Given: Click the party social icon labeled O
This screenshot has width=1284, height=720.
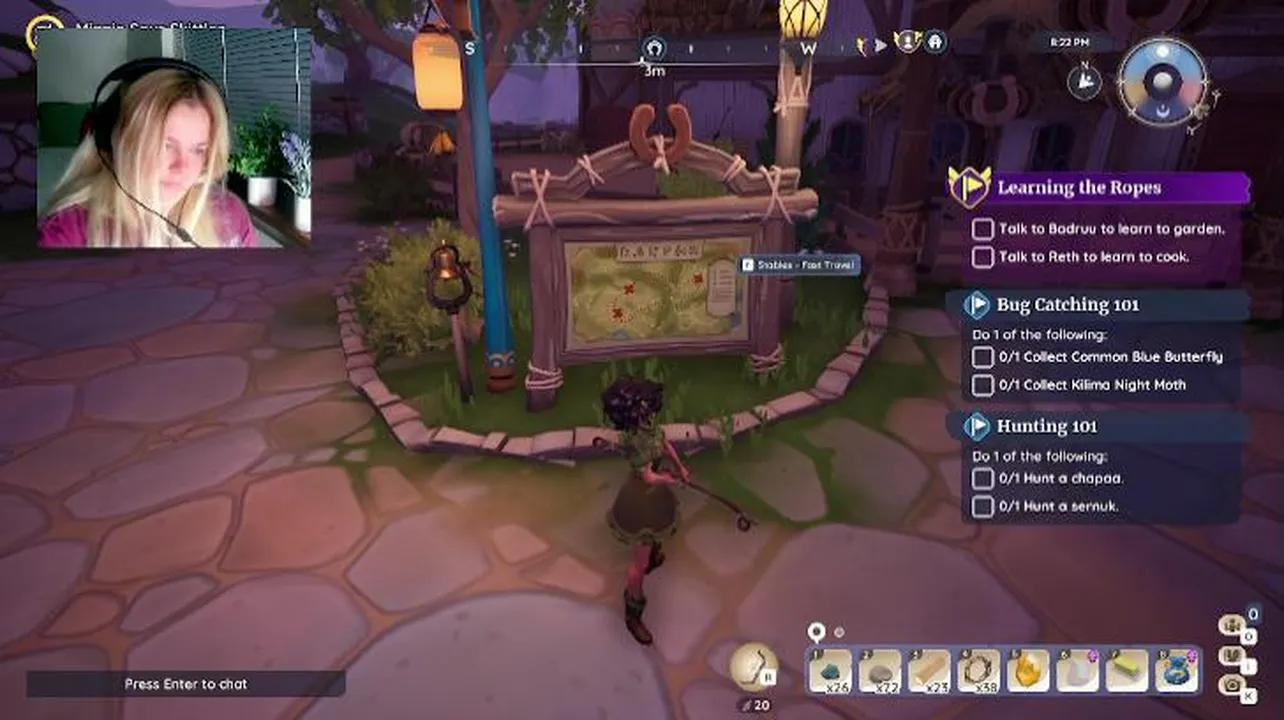Looking at the screenshot, I should (x=1233, y=625).
